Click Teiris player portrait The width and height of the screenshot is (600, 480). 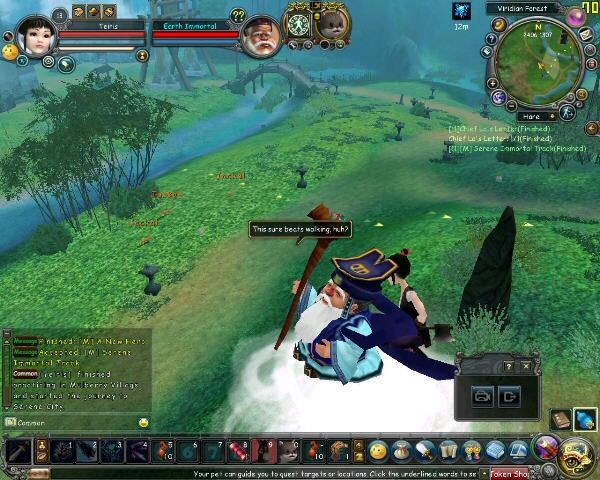(35, 36)
